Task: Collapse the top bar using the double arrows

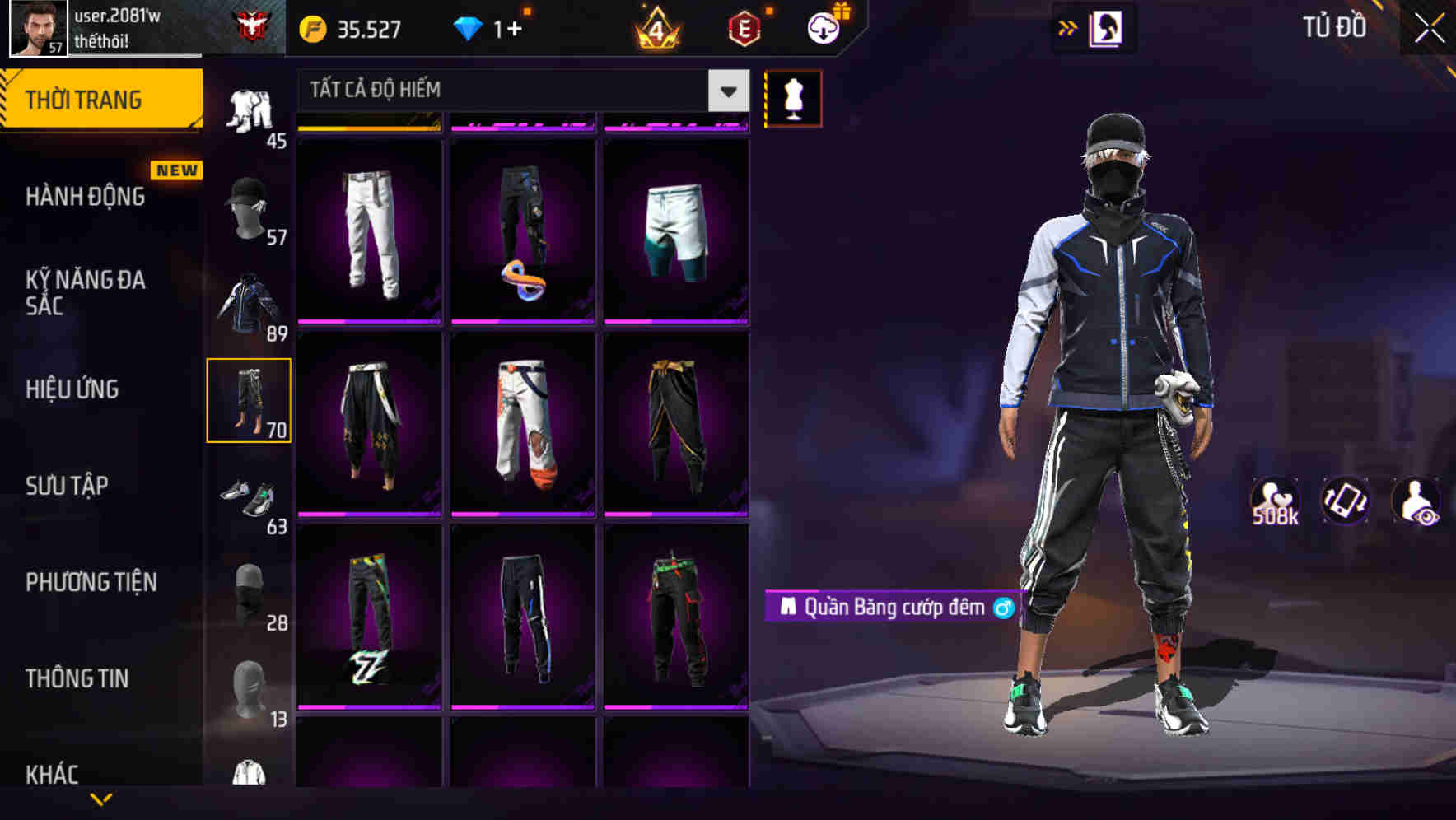Action: click(1066, 27)
